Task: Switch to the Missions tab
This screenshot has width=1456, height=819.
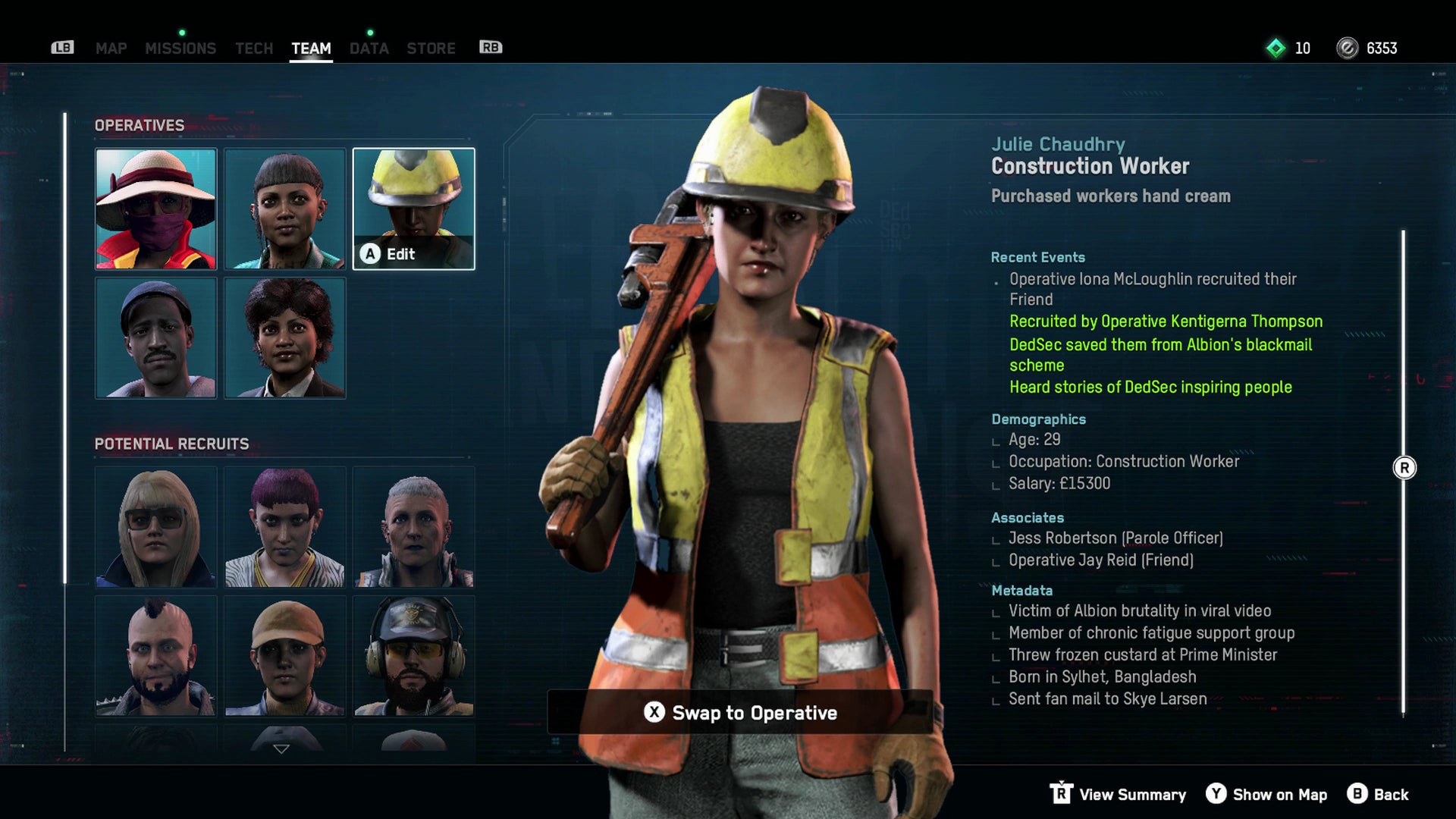Action: (x=180, y=49)
